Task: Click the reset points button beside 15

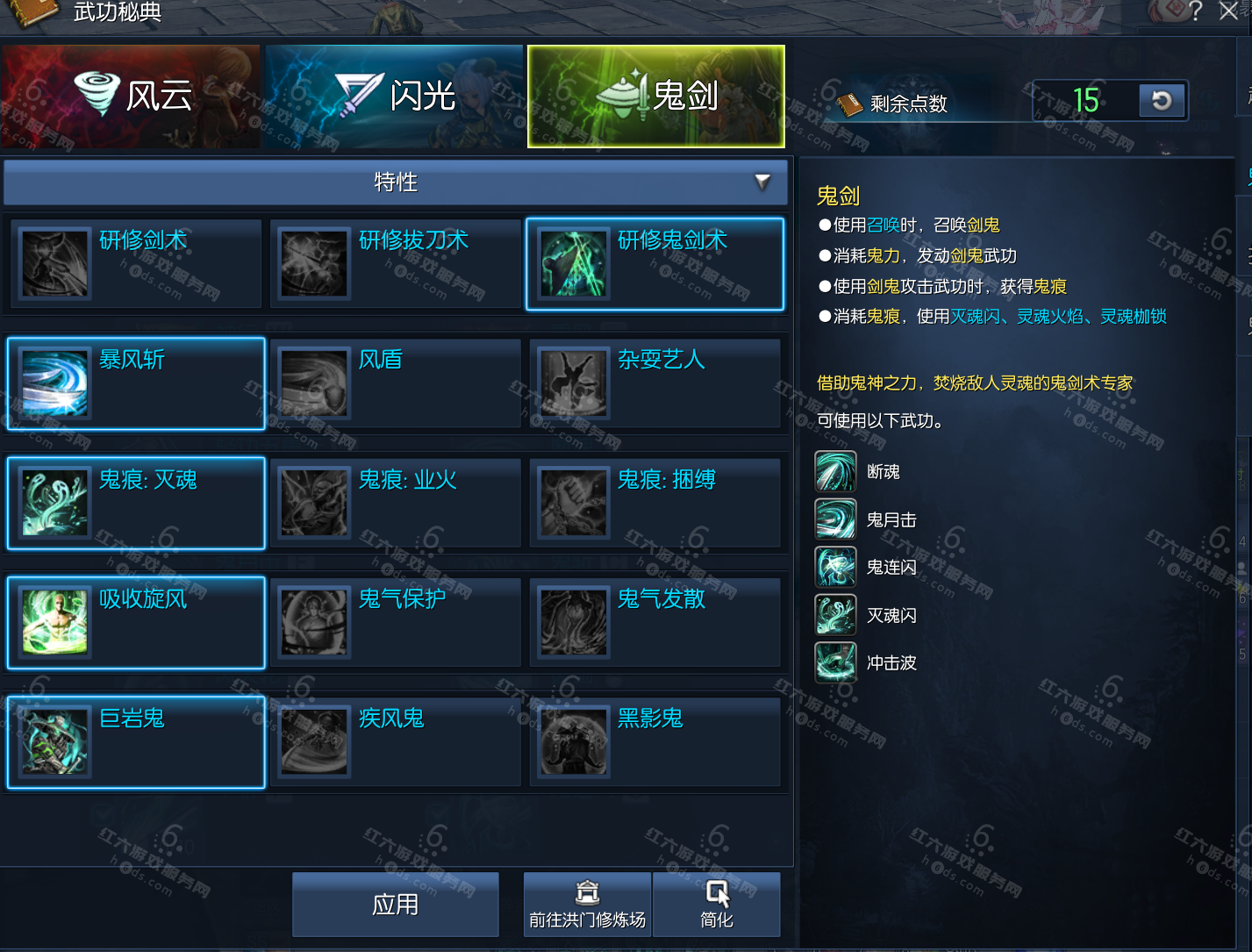Action: pyautogui.click(x=1162, y=101)
